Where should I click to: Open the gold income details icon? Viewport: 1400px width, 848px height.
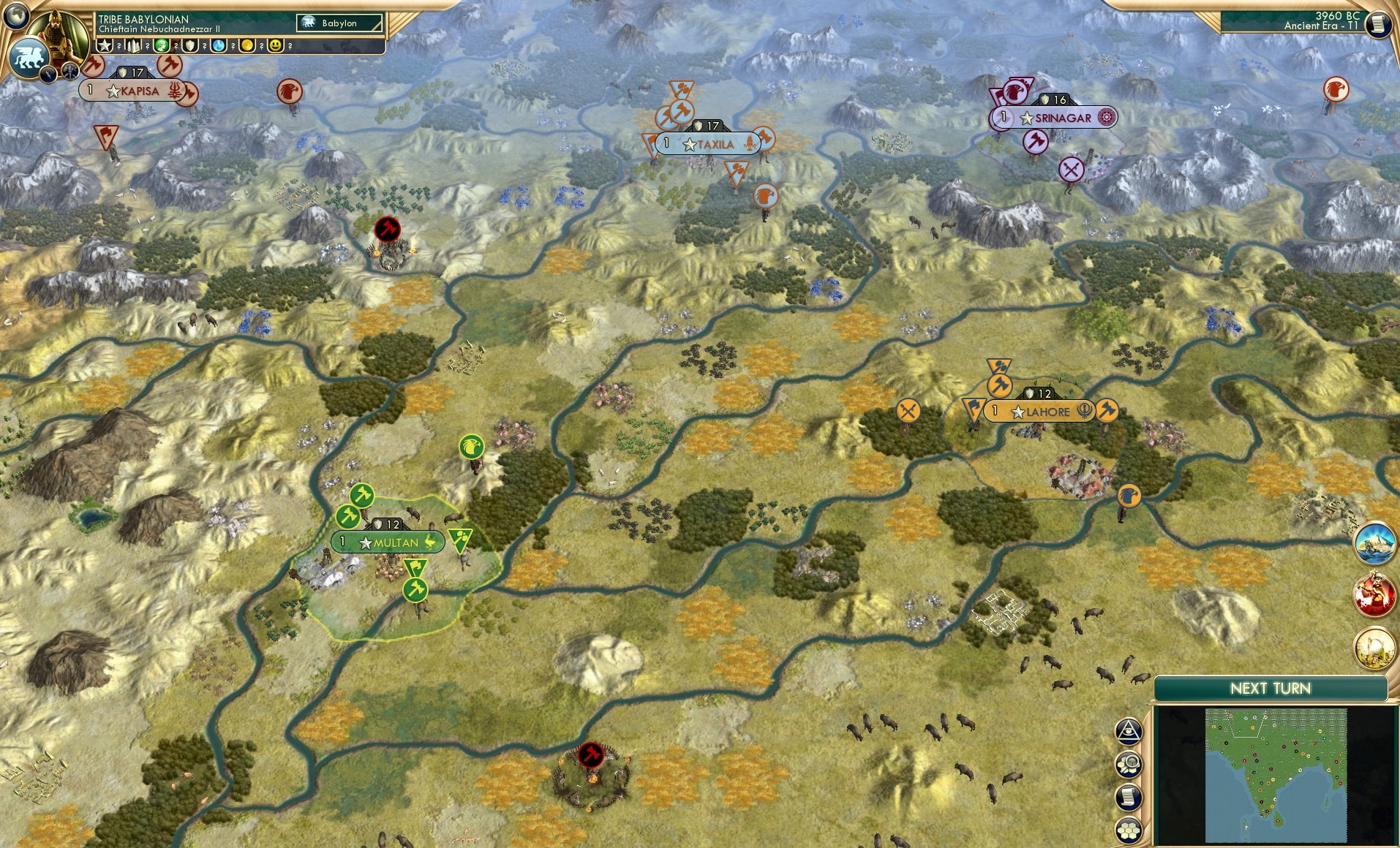click(x=248, y=45)
